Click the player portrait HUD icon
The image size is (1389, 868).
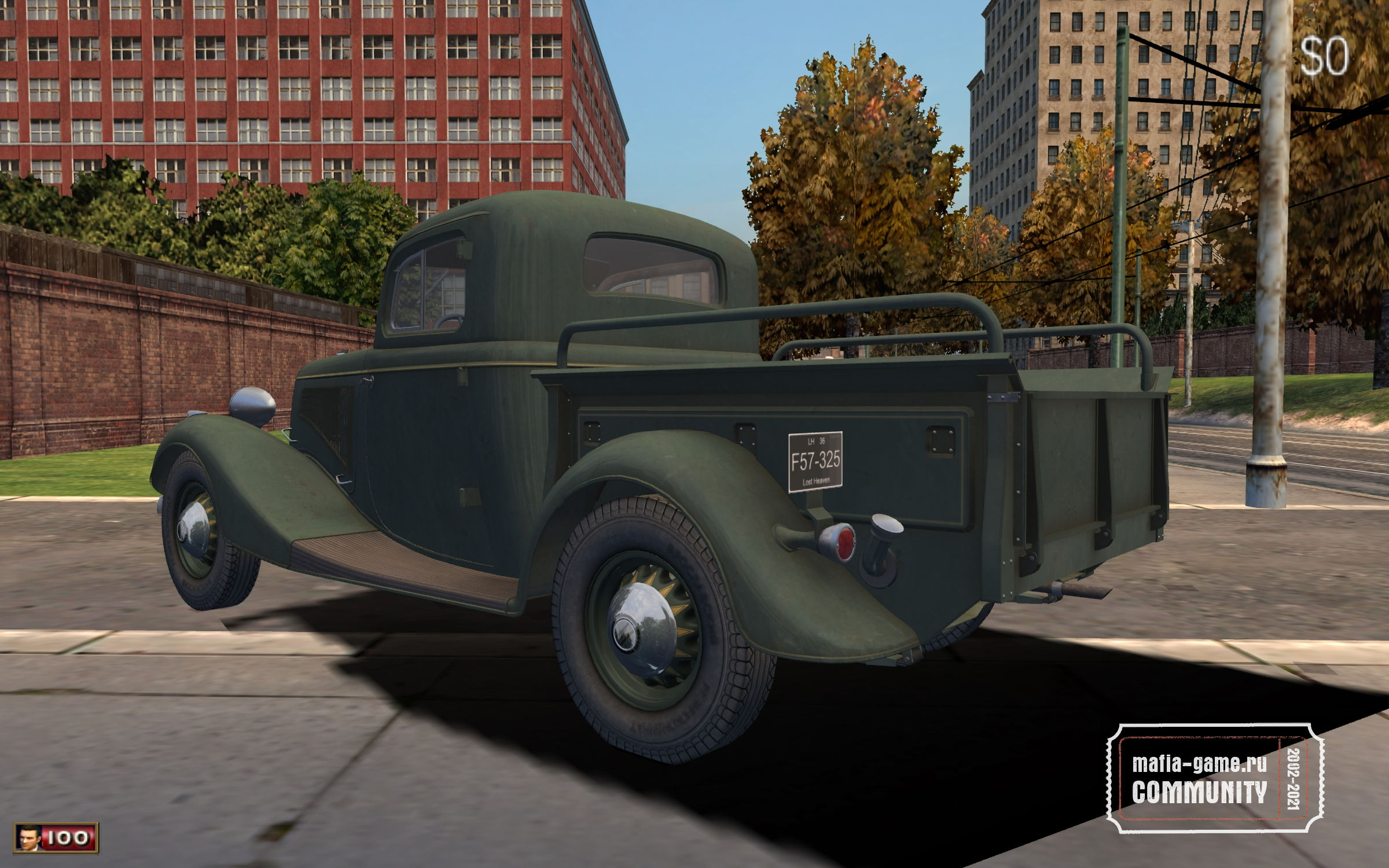pos(28,837)
